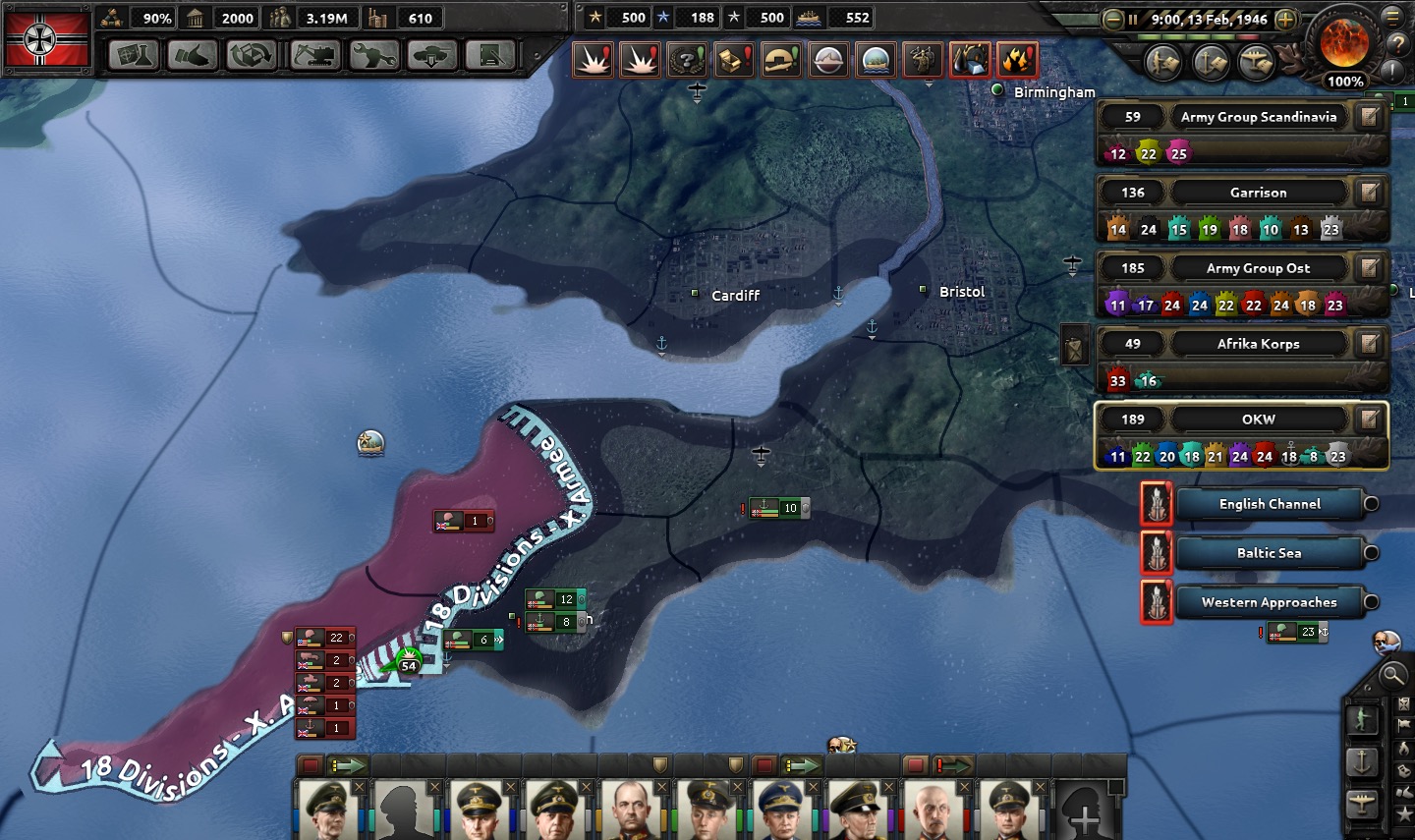Select Army Group Scandinavia
Viewport: 1415px width, 840px height.
pos(1258,117)
